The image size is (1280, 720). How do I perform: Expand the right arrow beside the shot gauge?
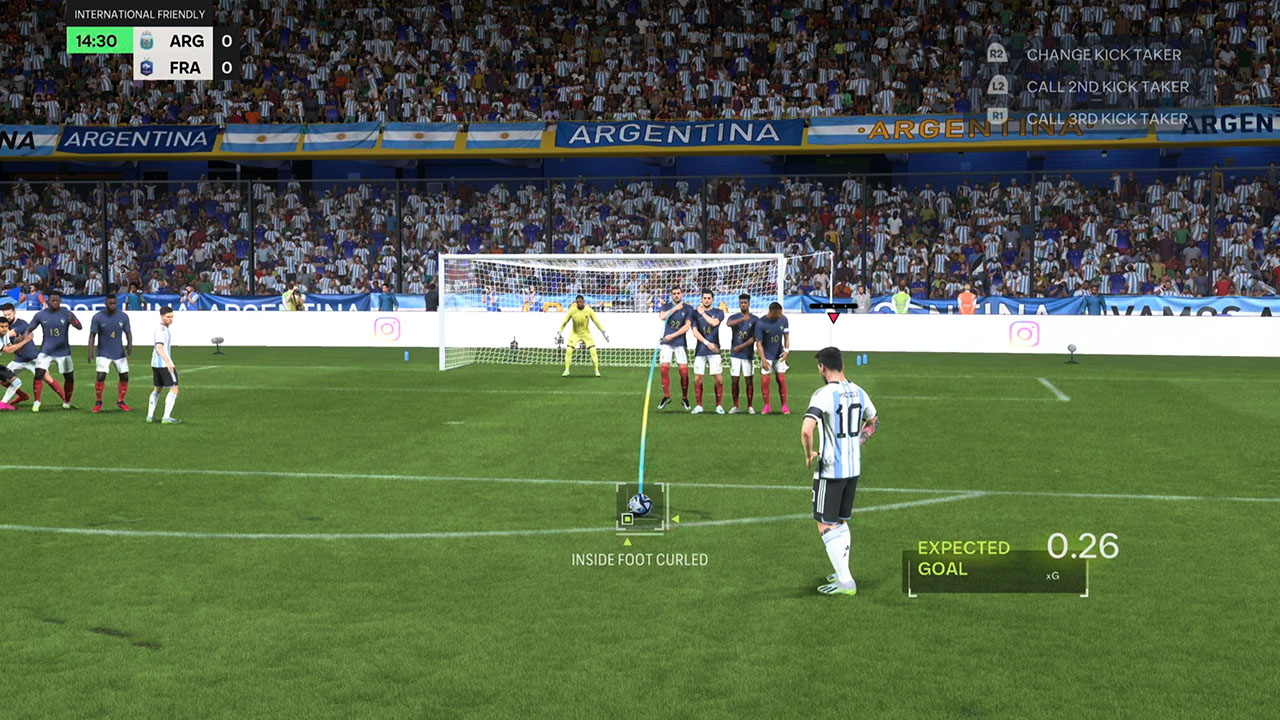pyautogui.click(x=676, y=519)
